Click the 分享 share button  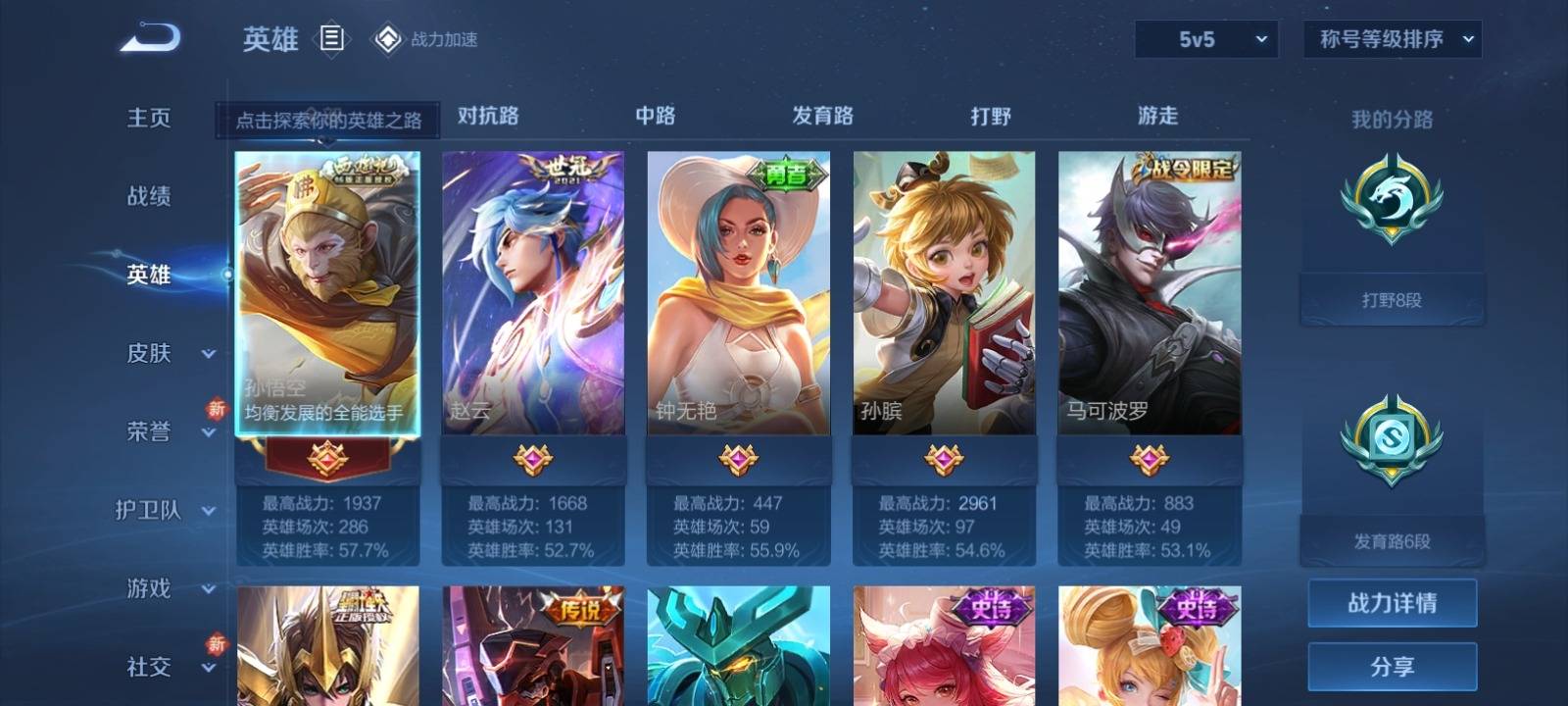point(1392,667)
